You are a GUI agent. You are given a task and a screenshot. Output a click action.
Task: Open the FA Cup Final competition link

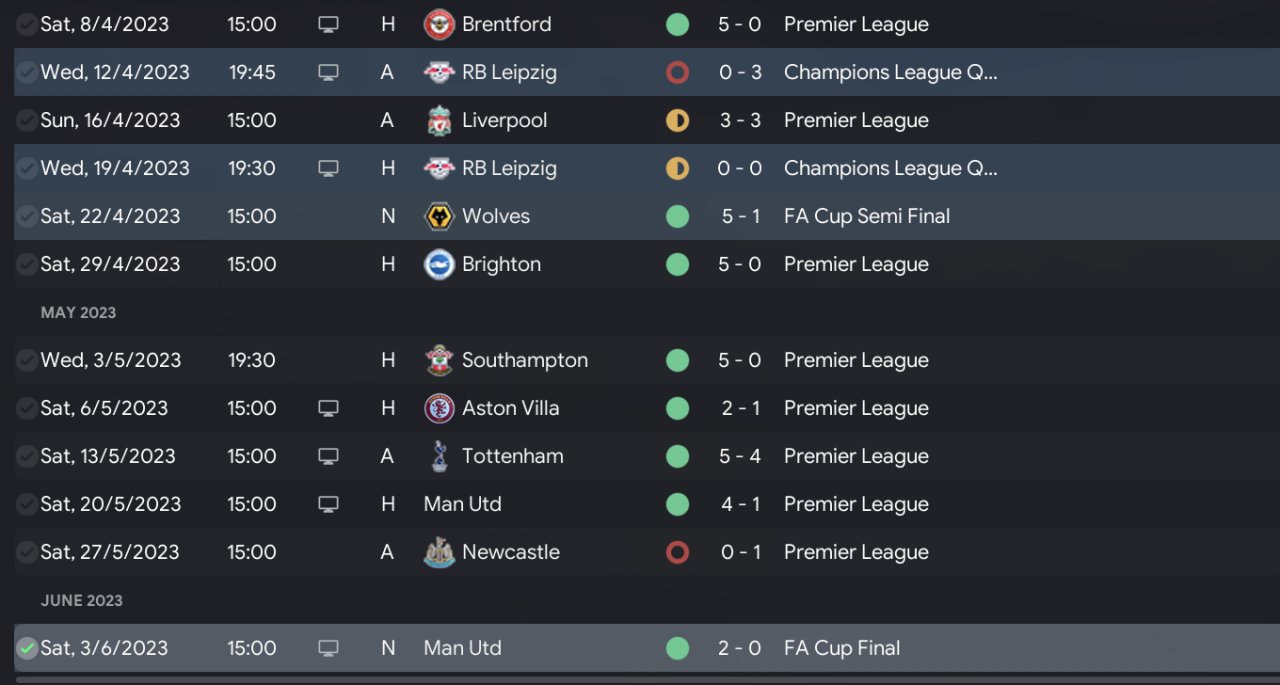842,648
